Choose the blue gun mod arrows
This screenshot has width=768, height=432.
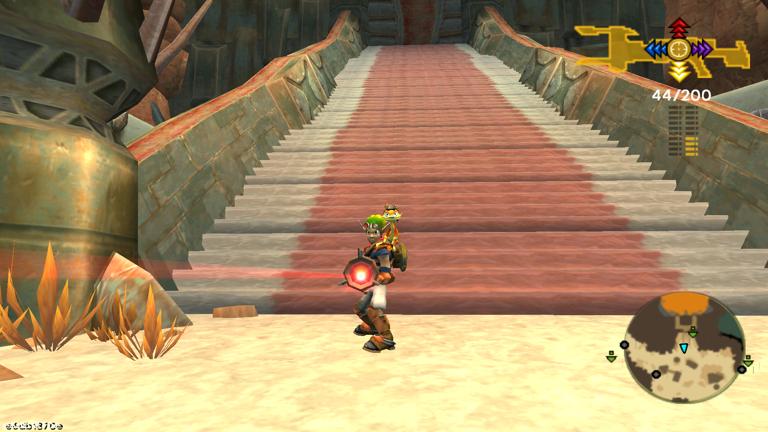click(x=657, y=48)
